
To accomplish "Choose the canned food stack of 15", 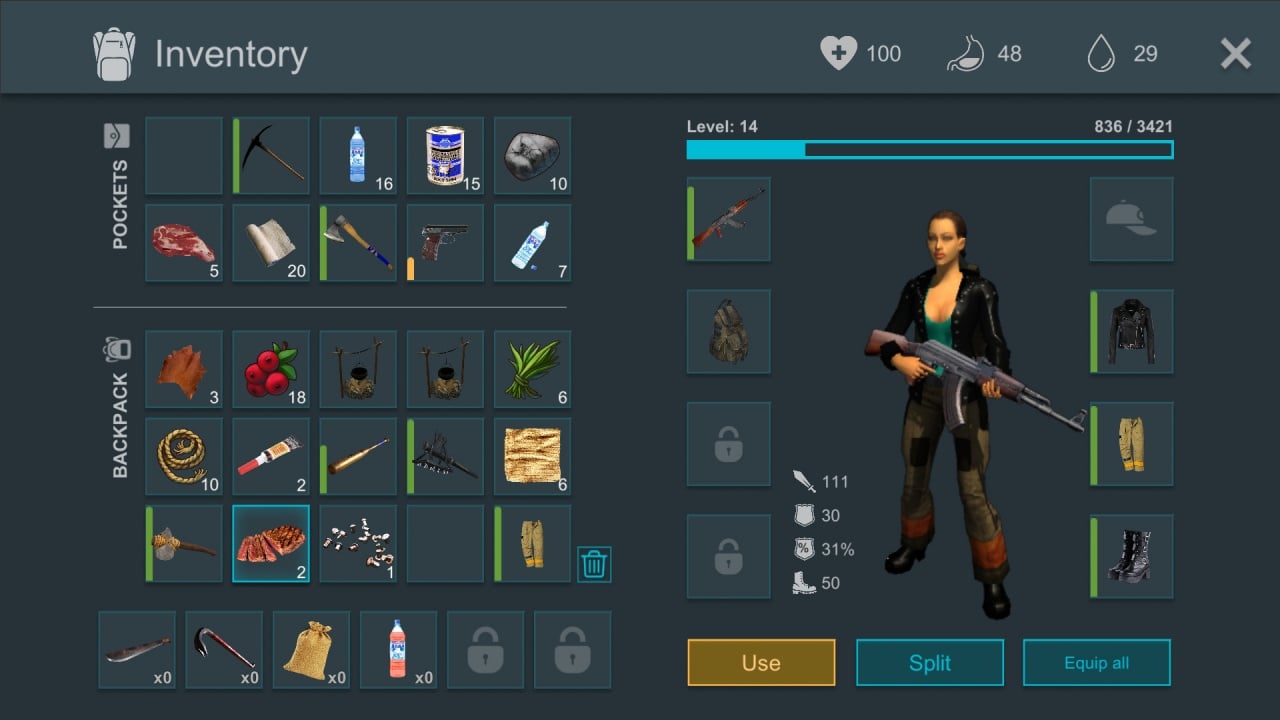I will point(445,155).
